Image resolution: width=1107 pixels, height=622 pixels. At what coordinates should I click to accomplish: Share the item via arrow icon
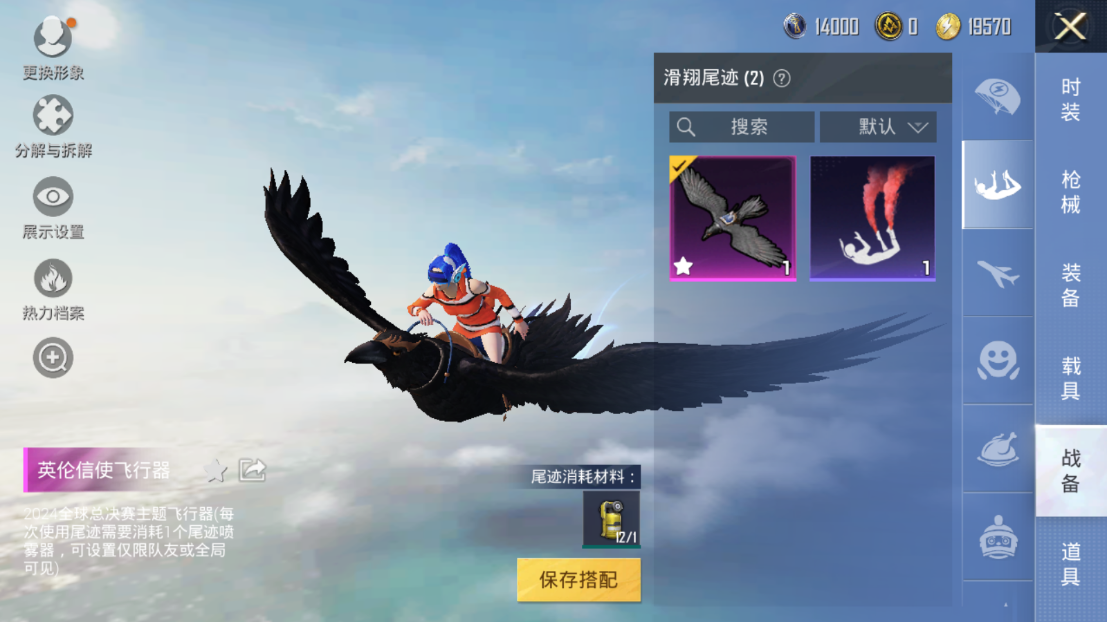(x=252, y=470)
